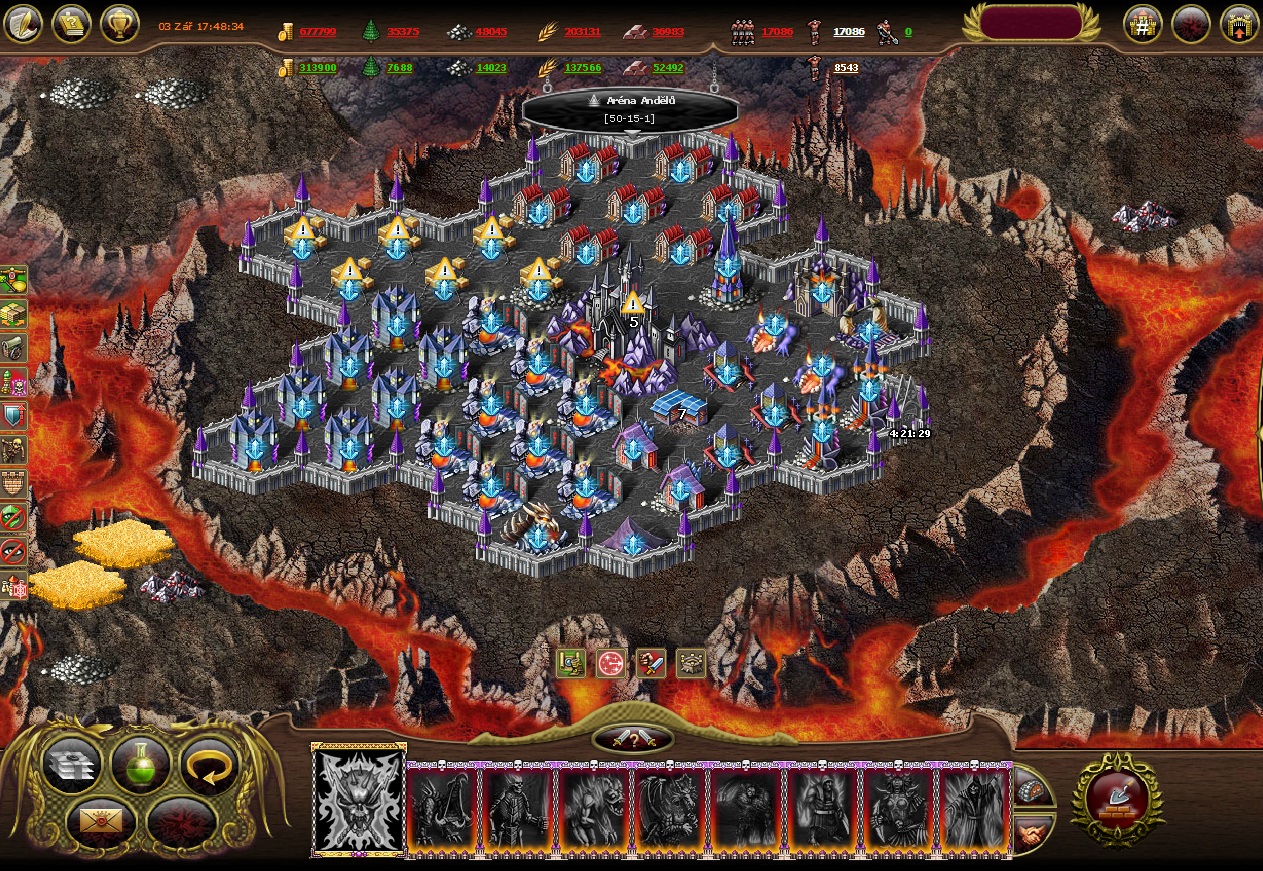The height and width of the screenshot is (871, 1263).
Task: Open the question mark help book
Action: (x=71, y=23)
